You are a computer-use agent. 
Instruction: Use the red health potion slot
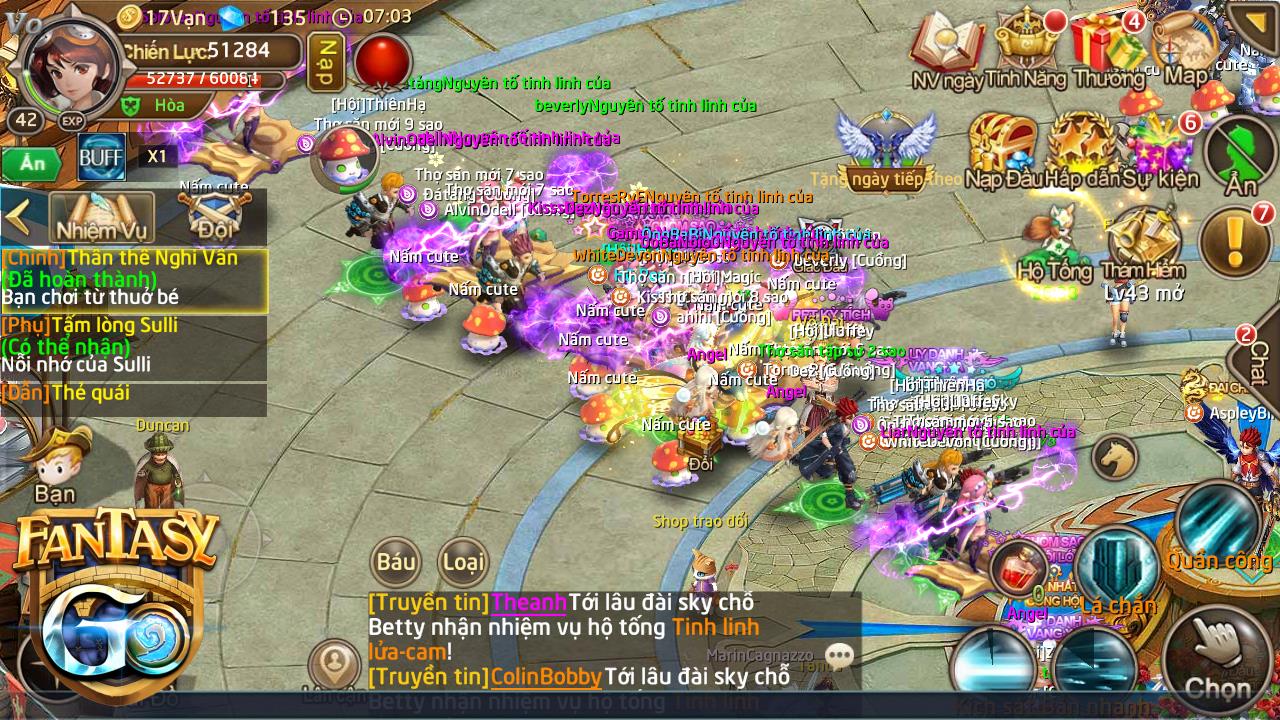(1019, 569)
